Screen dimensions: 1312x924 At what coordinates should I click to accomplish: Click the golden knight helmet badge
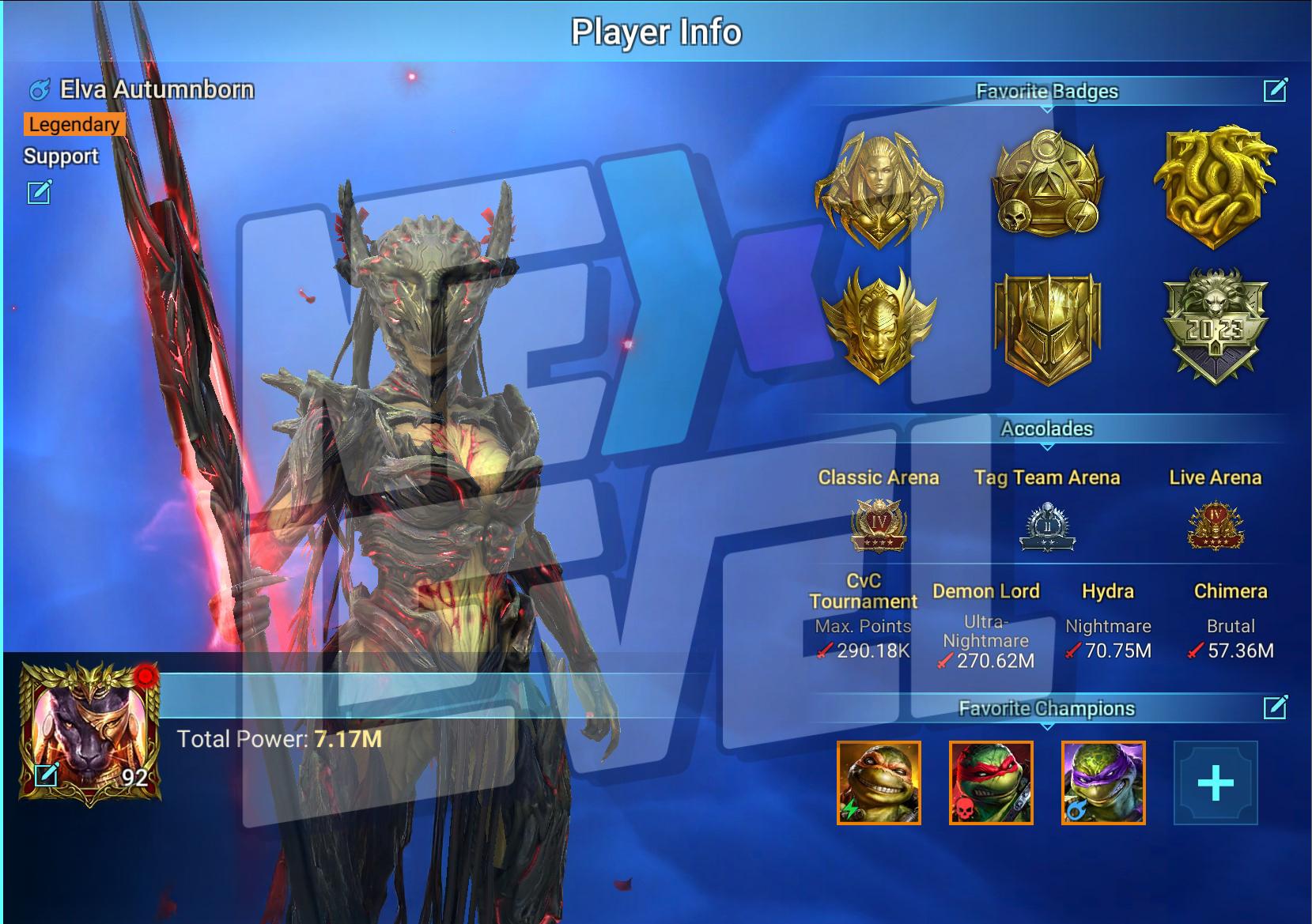(1047, 328)
